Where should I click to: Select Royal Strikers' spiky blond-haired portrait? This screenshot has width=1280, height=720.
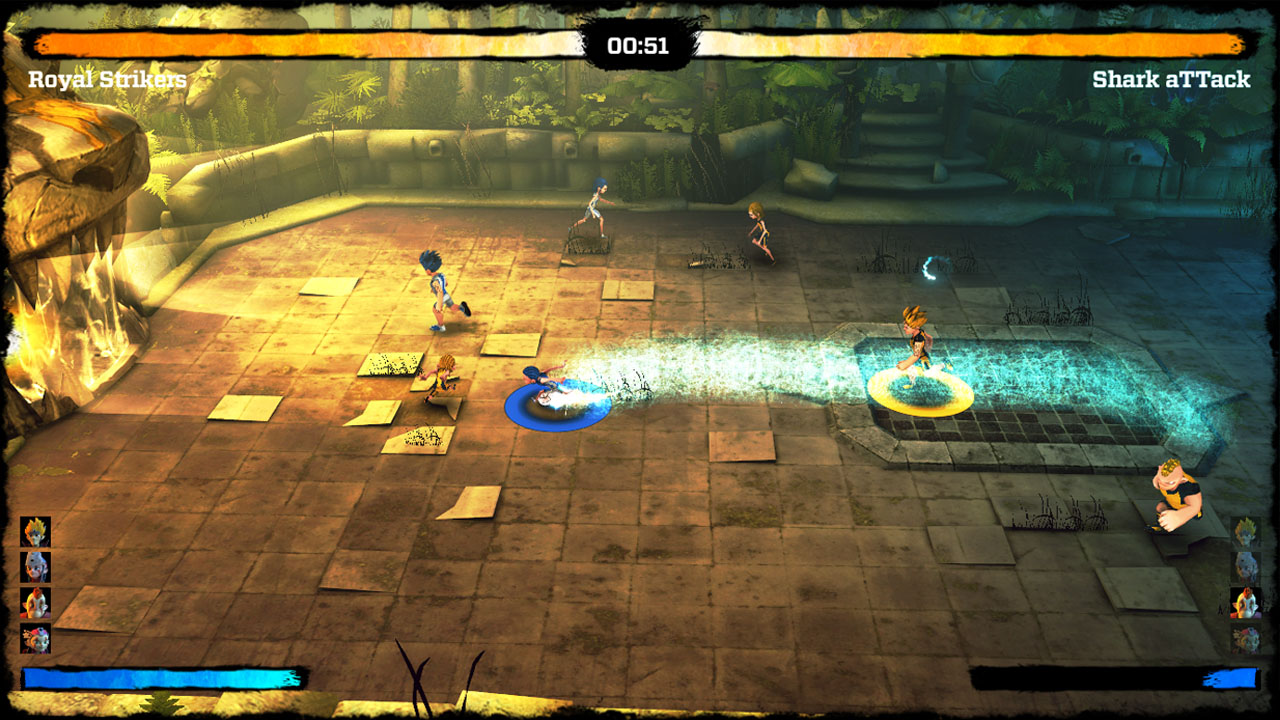36,532
